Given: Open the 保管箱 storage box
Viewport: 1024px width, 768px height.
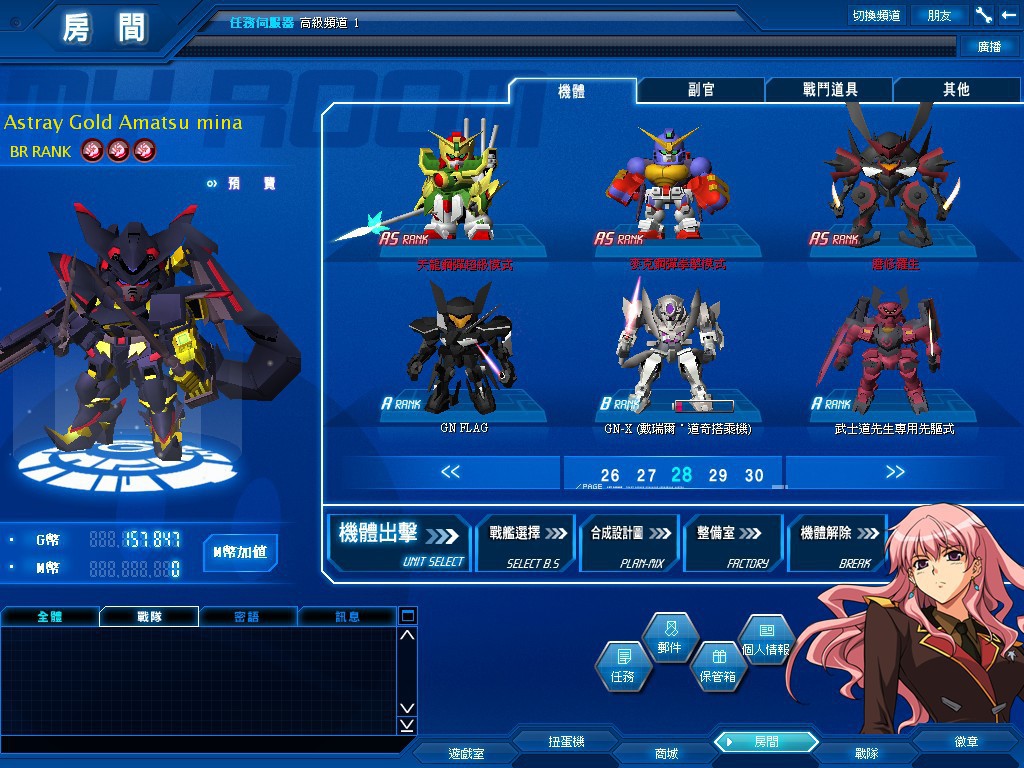Looking at the screenshot, I should click(717, 666).
